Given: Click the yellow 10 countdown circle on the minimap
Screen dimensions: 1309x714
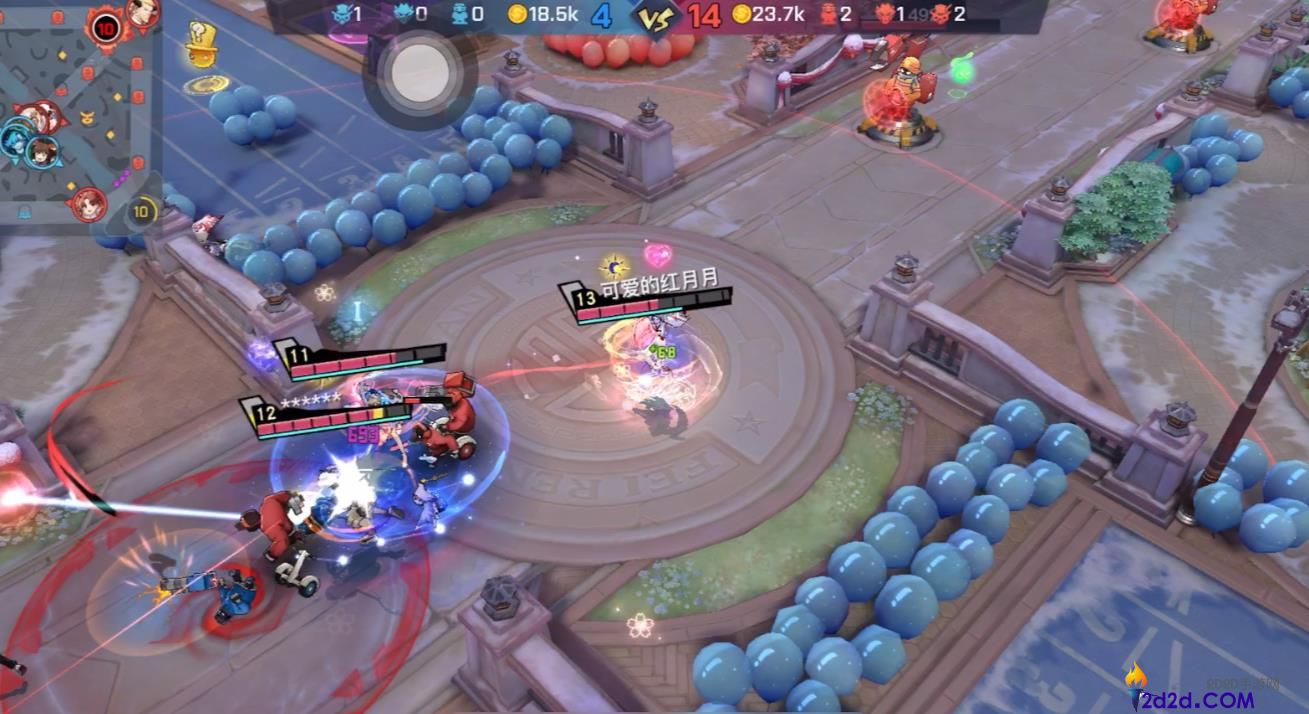Looking at the screenshot, I should tap(143, 211).
